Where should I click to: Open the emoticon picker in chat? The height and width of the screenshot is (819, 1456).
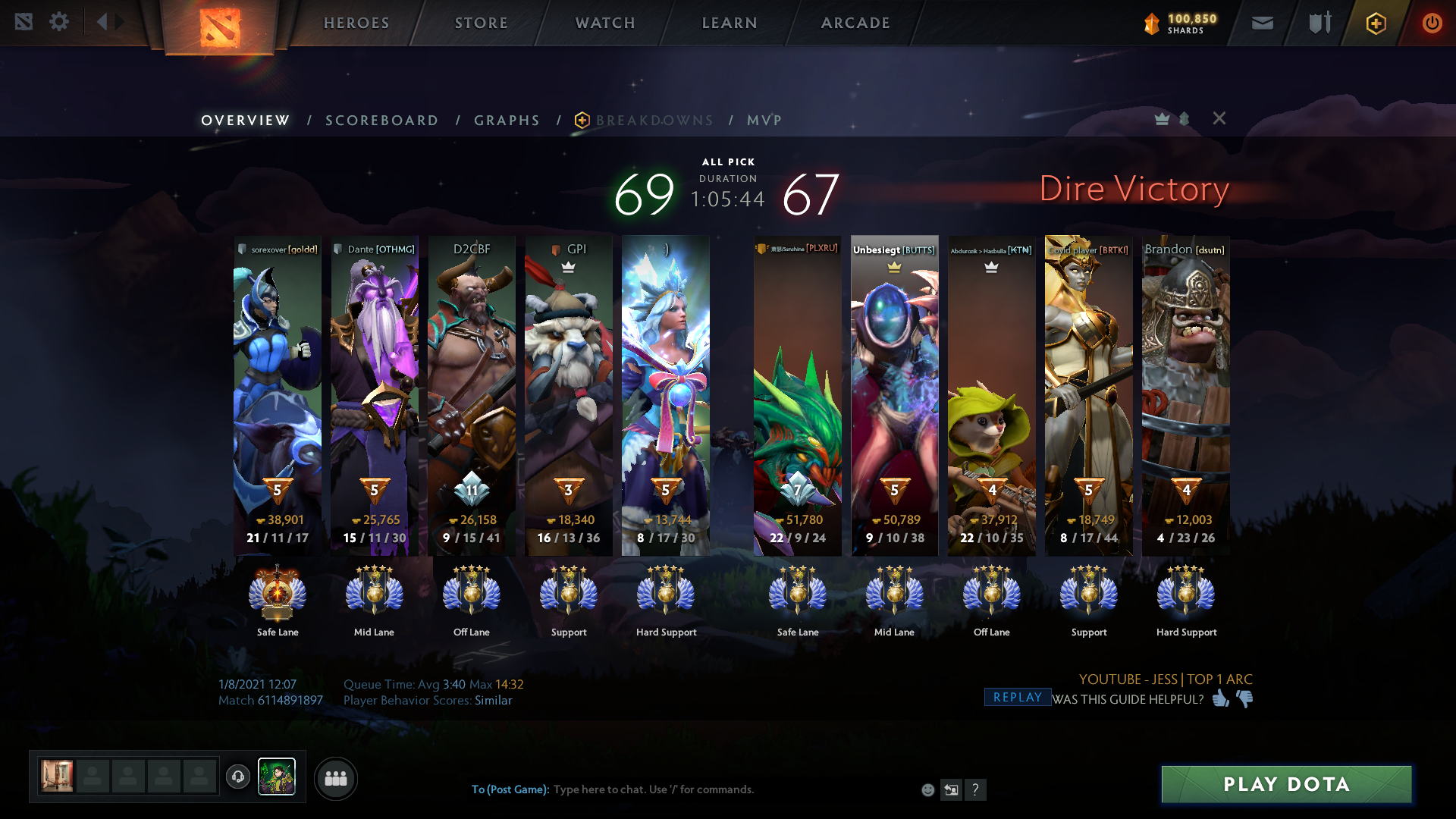pos(927,790)
